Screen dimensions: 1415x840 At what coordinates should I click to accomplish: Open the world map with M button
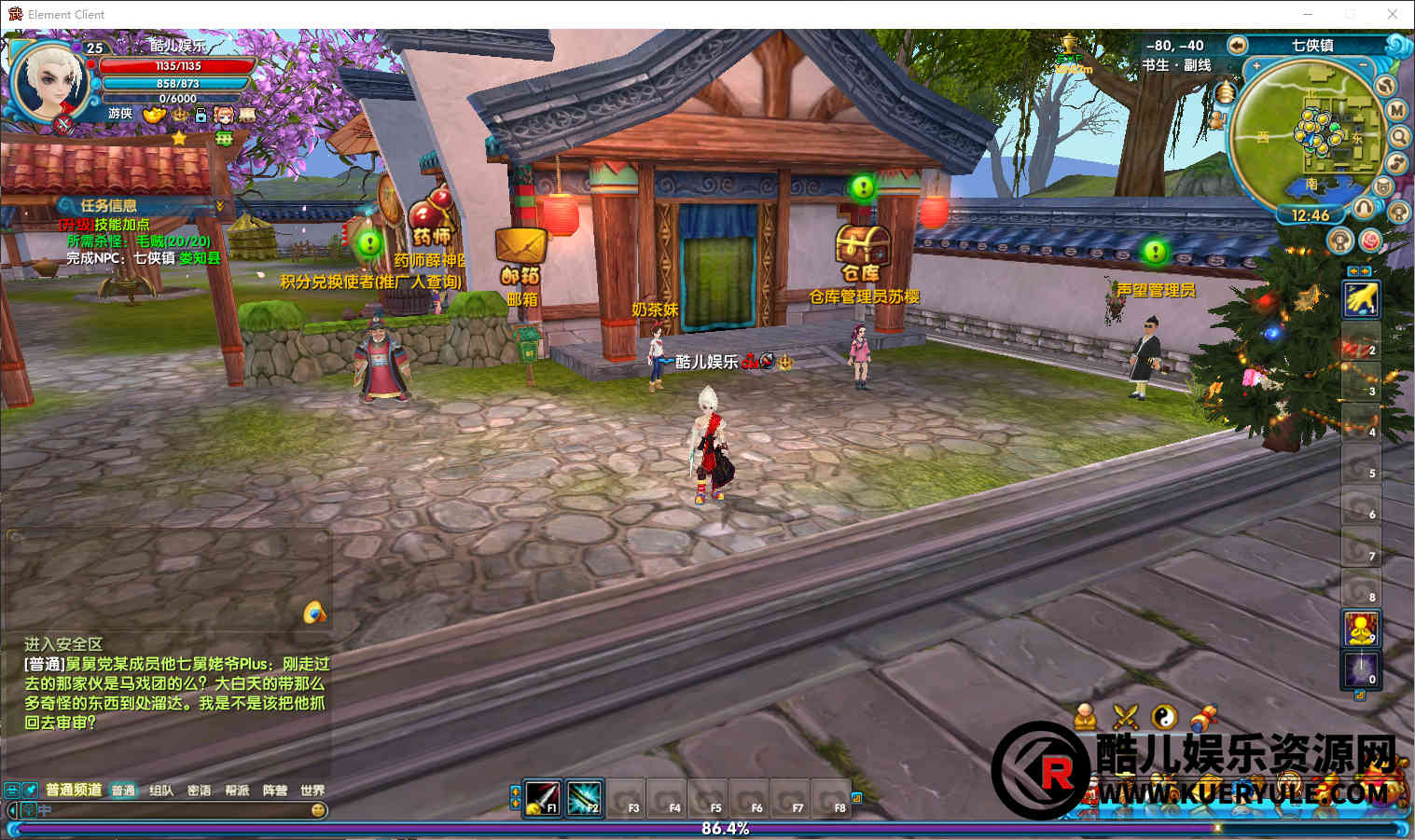(x=1396, y=110)
